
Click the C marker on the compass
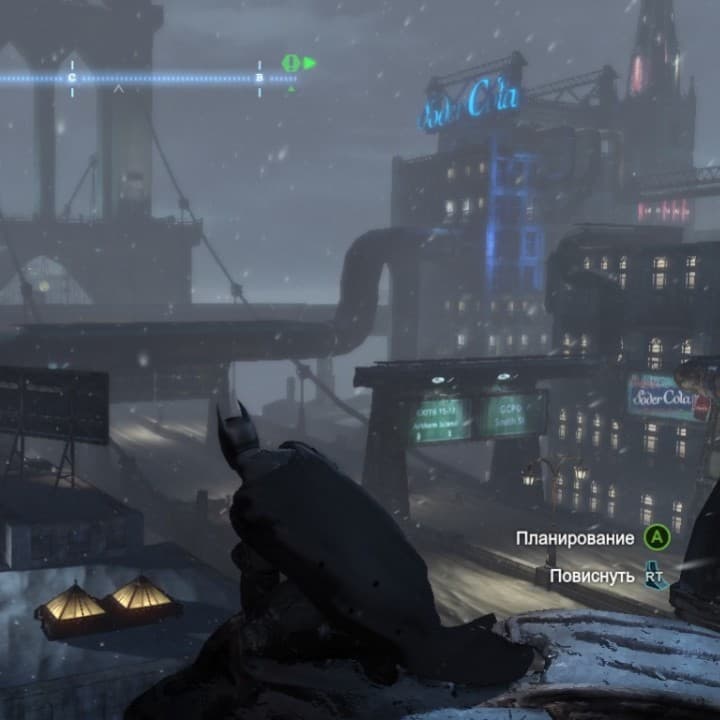(72, 77)
